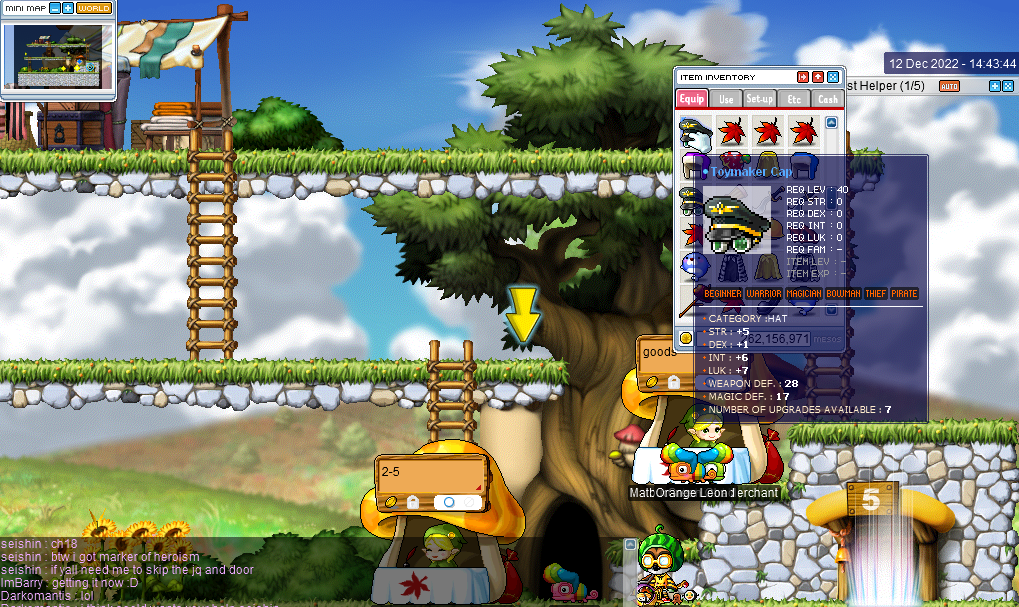Open the World map from the mini map
The width and height of the screenshot is (1019, 607).
pos(94,7)
